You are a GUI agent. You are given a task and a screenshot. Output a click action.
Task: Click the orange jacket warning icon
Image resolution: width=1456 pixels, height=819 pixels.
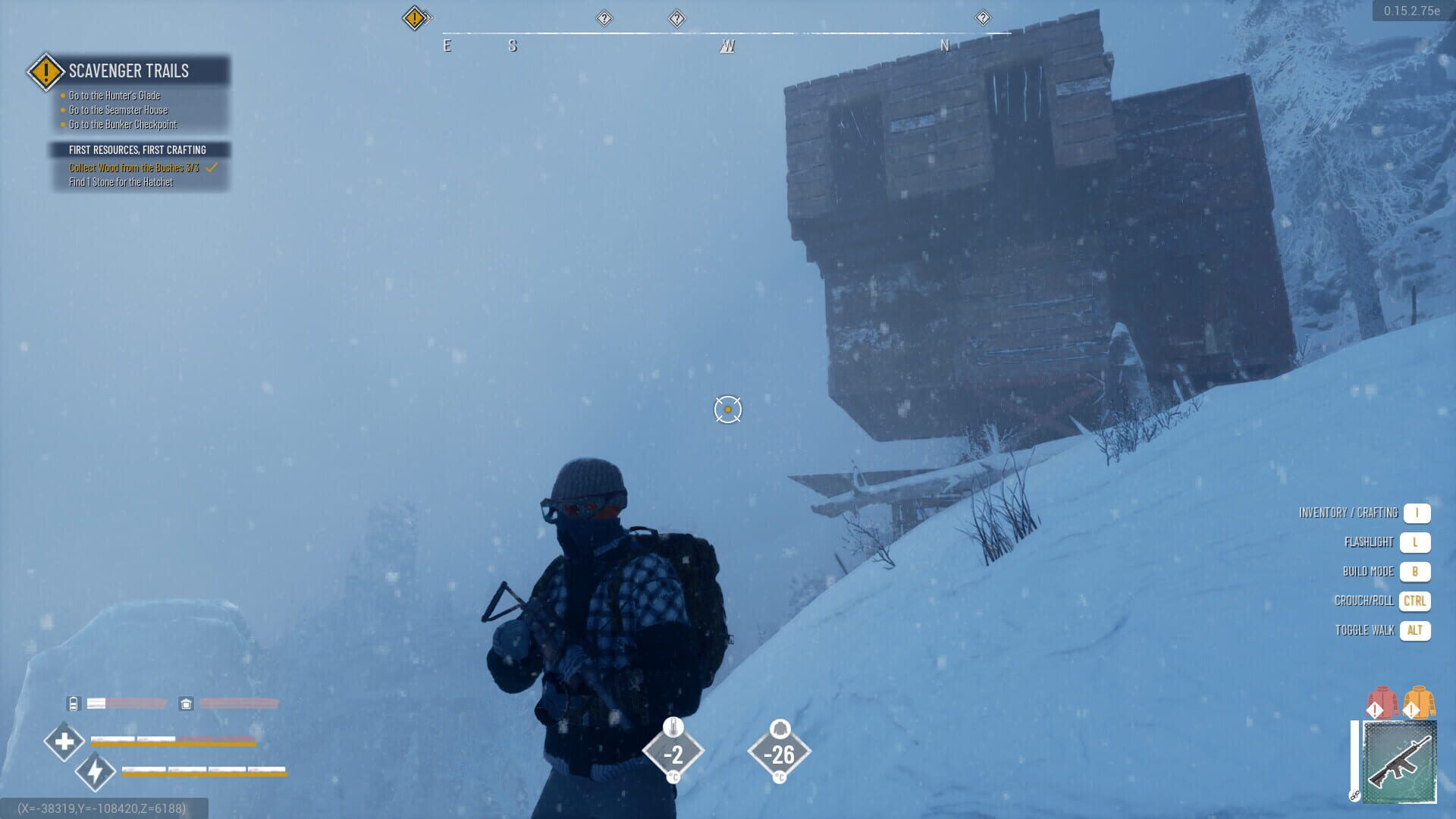pyautogui.click(x=1419, y=701)
